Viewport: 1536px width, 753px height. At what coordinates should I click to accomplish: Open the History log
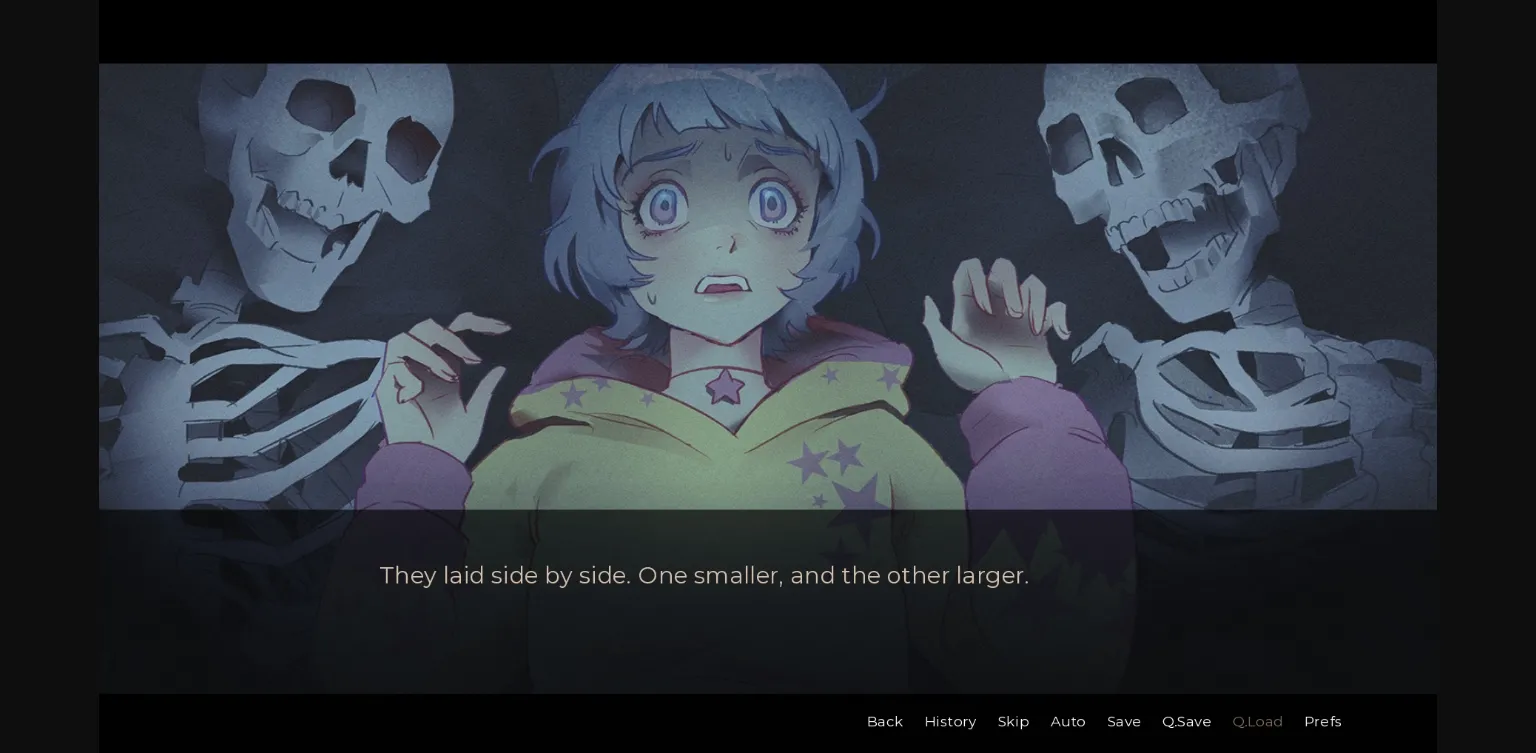click(x=950, y=721)
